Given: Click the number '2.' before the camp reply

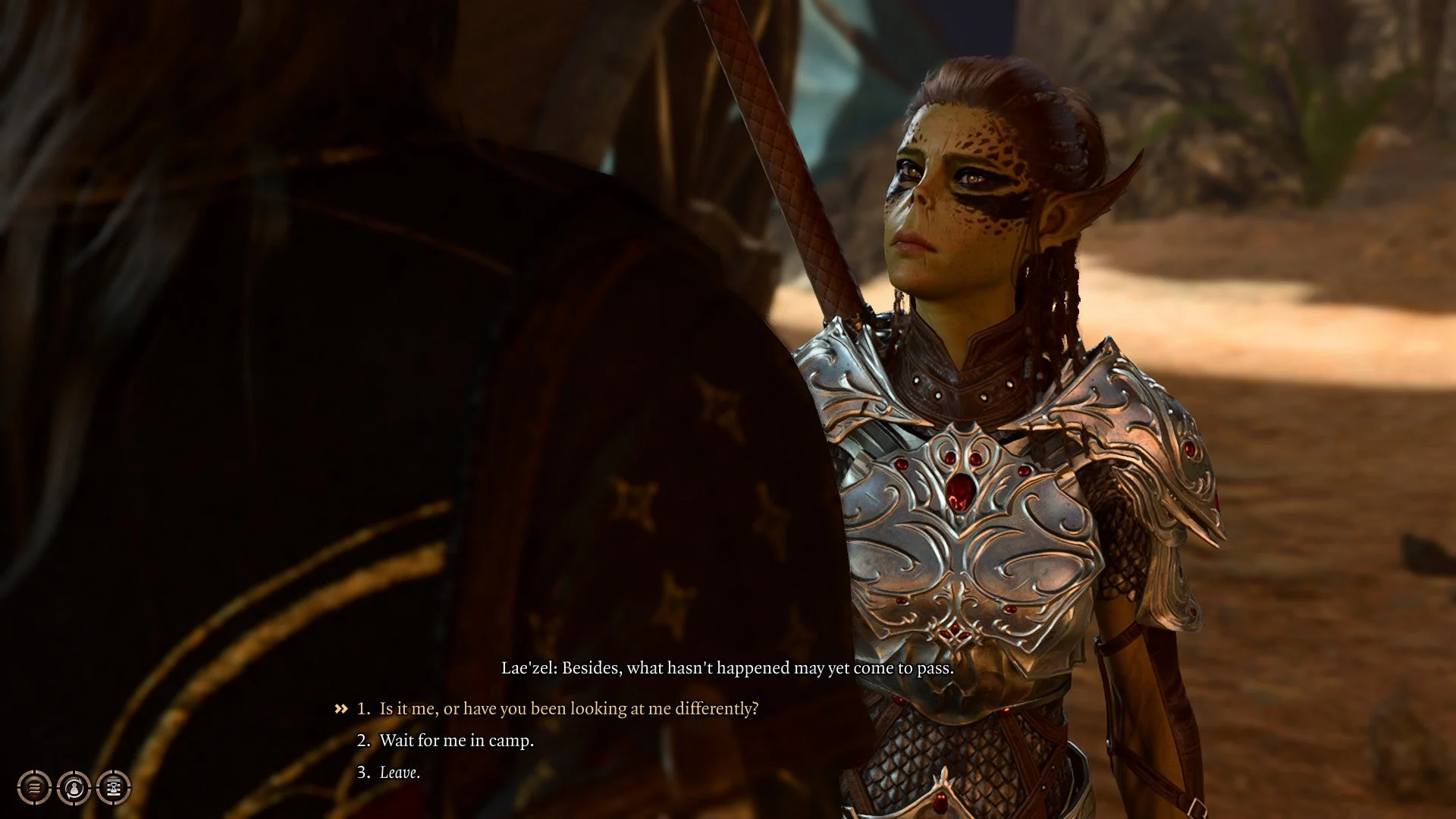Looking at the screenshot, I should click(x=364, y=741).
